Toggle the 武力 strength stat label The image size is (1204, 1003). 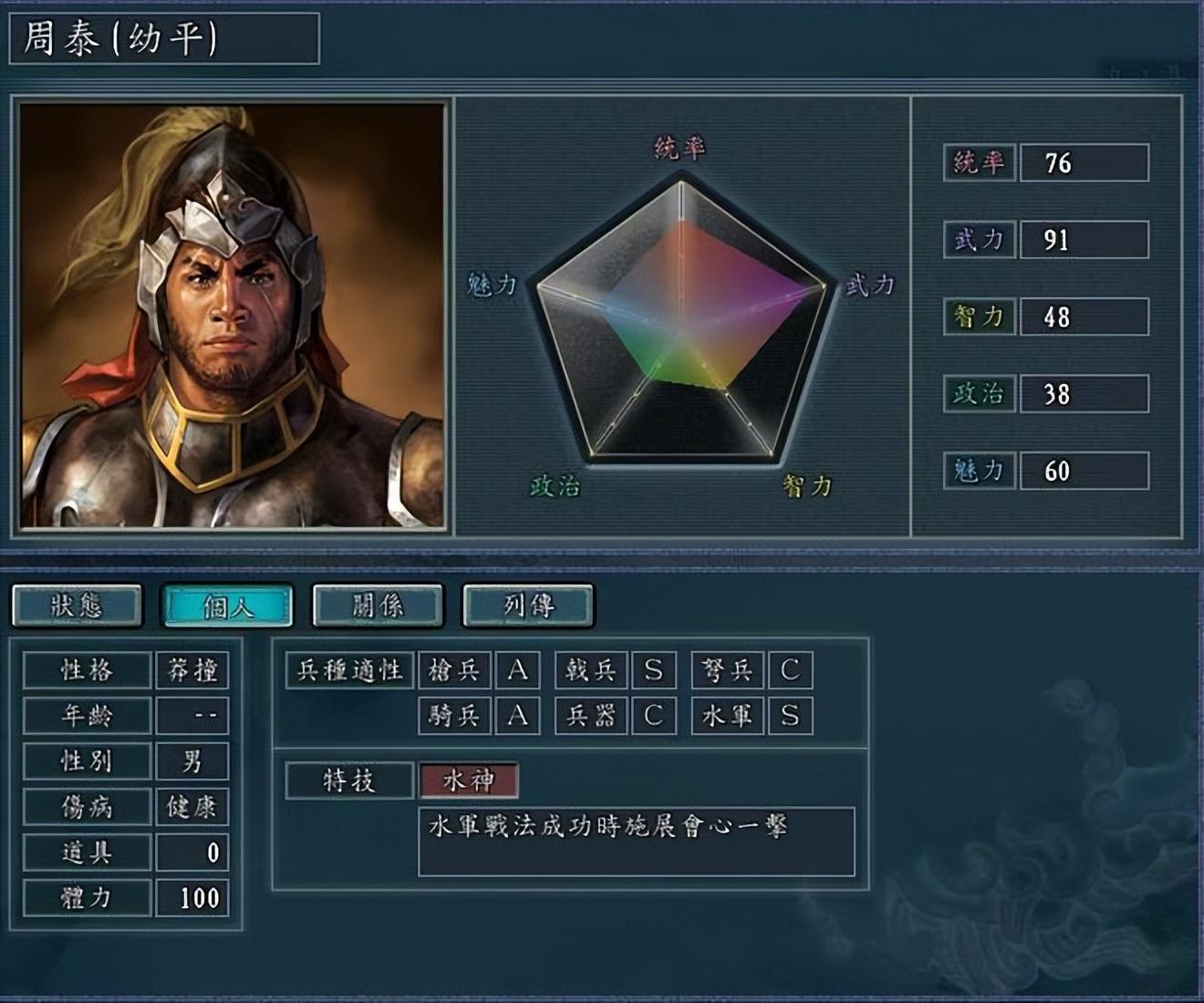(979, 242)
